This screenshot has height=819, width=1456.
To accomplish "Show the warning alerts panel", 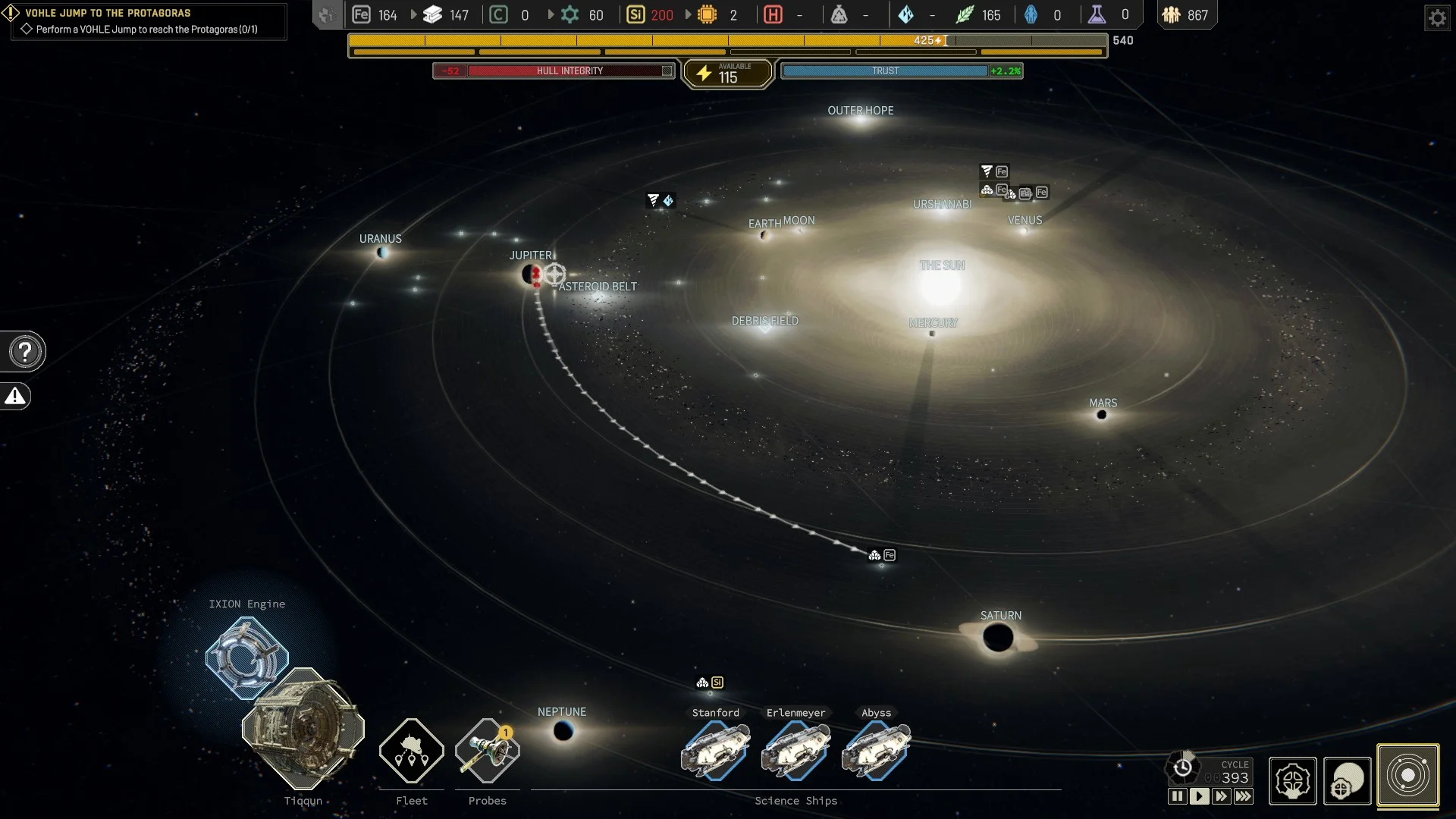I will pyautogui.click(x=15, y=397).
